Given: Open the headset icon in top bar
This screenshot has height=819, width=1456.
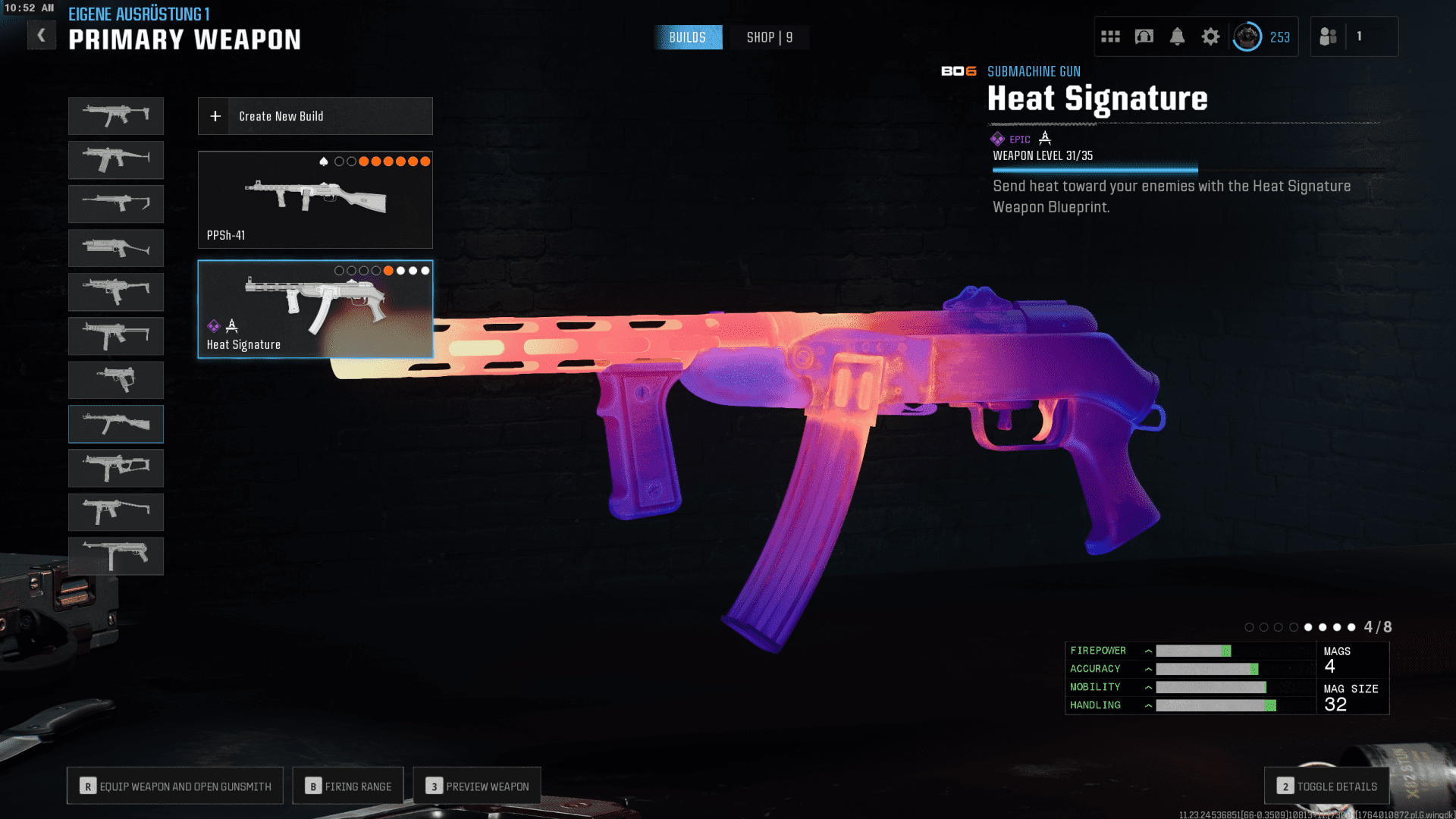Looking at the screenshot, I should 1144,36.
